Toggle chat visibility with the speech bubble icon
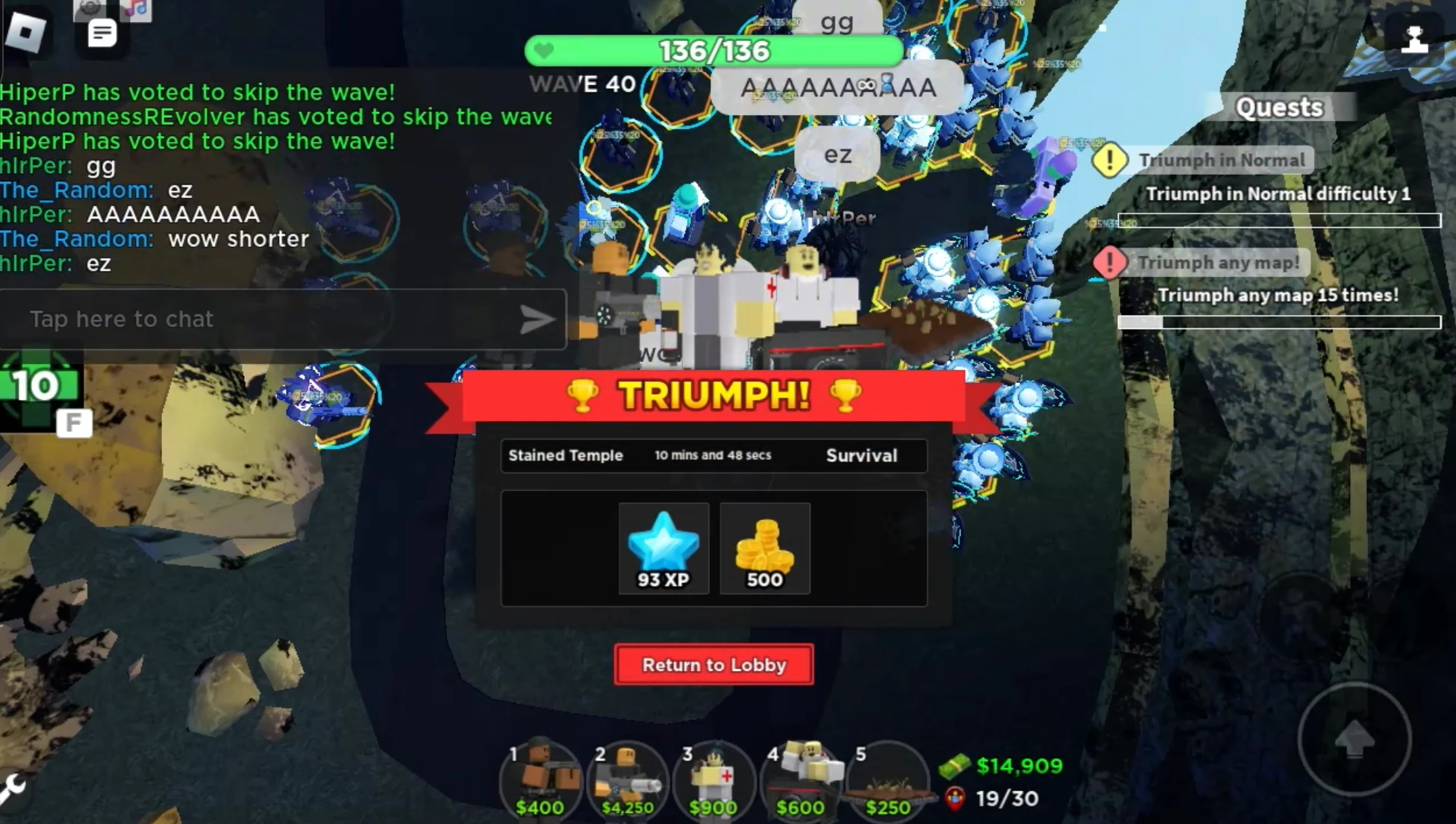Image resolution: width=1456 pixels, height=824 pixels. coord(101,34)
